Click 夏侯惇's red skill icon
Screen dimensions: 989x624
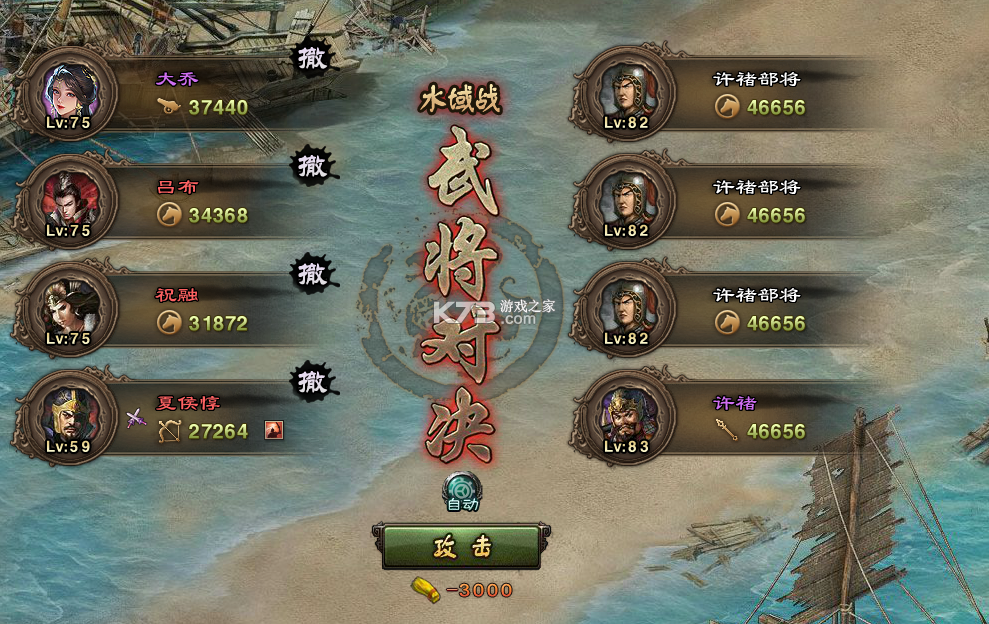[x=274, y=430]
